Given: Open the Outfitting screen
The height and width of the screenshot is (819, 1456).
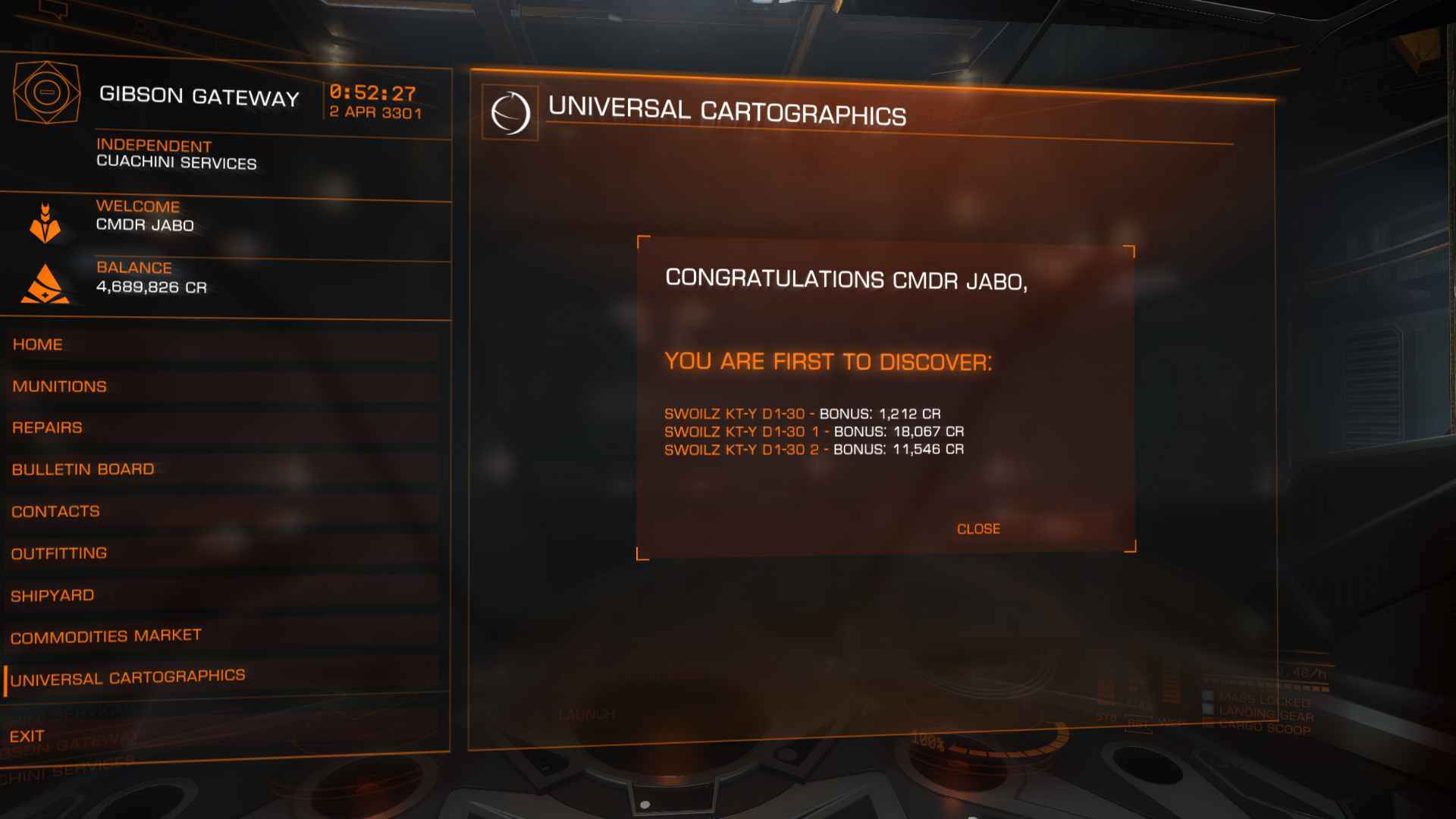Looking at the screenshot, I should tap(59, 554).
